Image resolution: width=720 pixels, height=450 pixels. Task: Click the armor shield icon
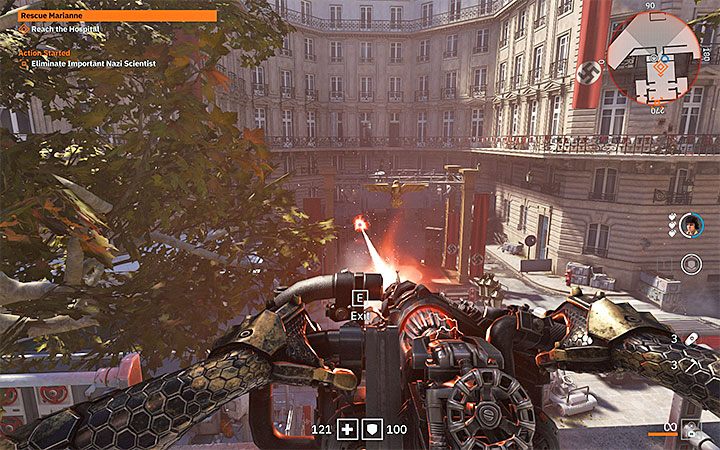coord(369,428)
